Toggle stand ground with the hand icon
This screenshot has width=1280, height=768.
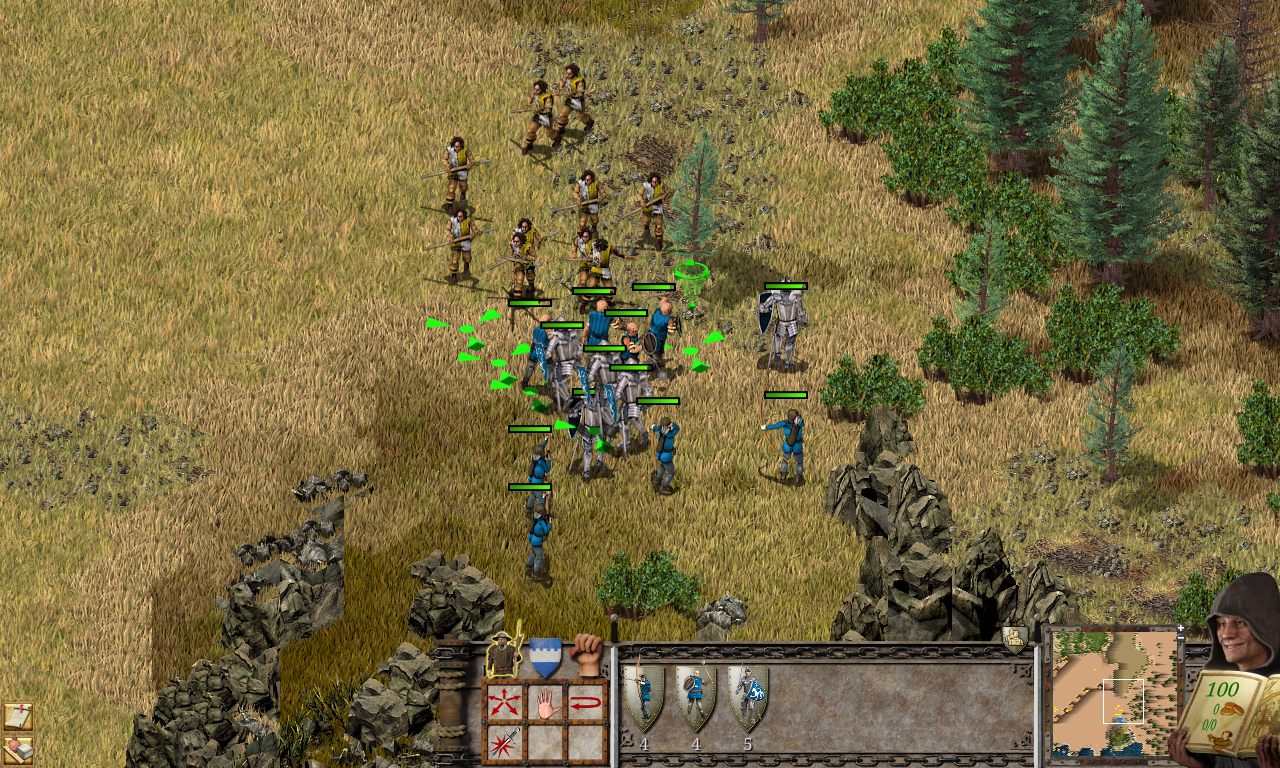coord(547,704)
